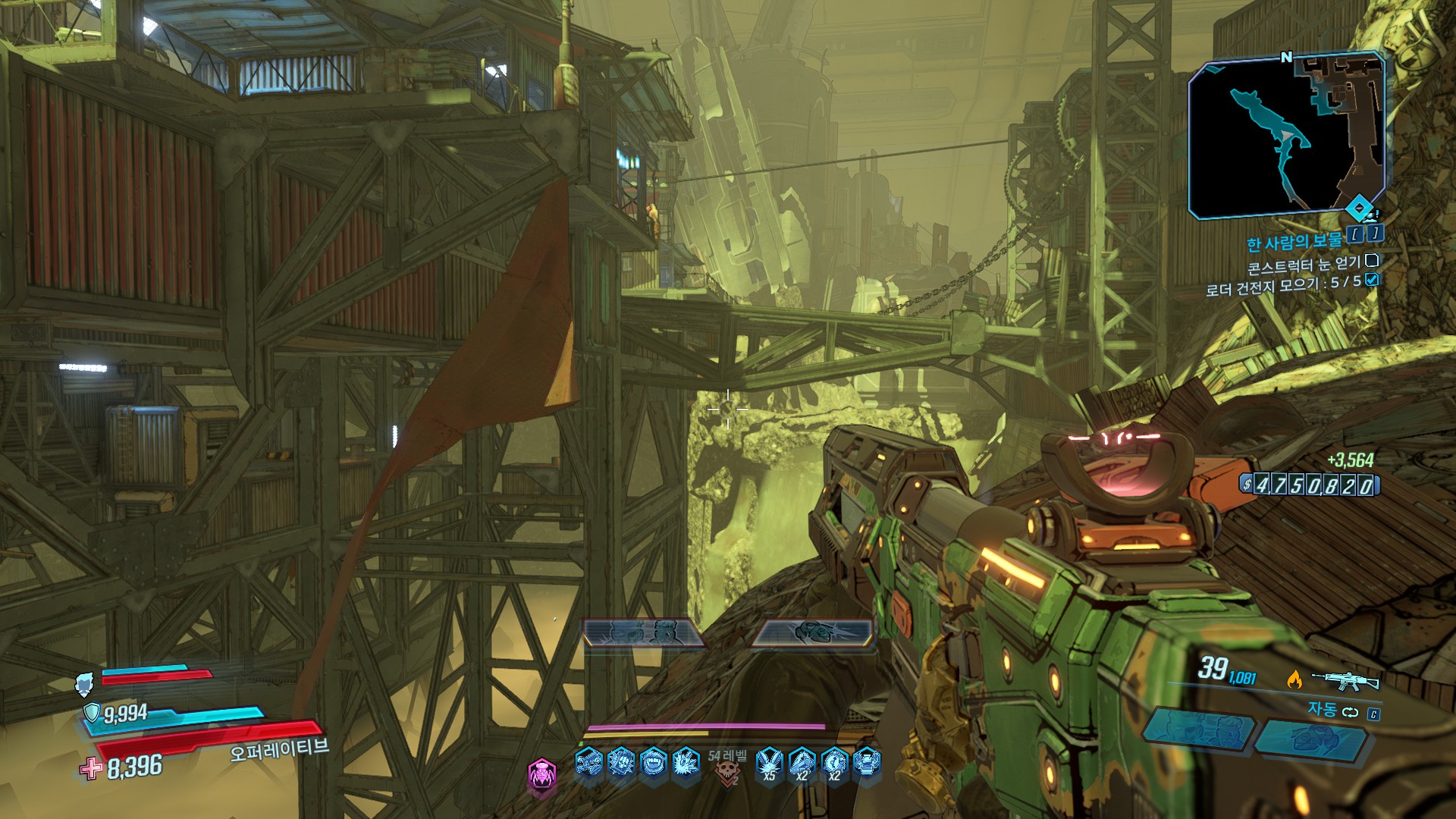This screenshot has width=1456, height=819.
Task: Click the fanged mouth buff icon
Action: tap(653, 762)
